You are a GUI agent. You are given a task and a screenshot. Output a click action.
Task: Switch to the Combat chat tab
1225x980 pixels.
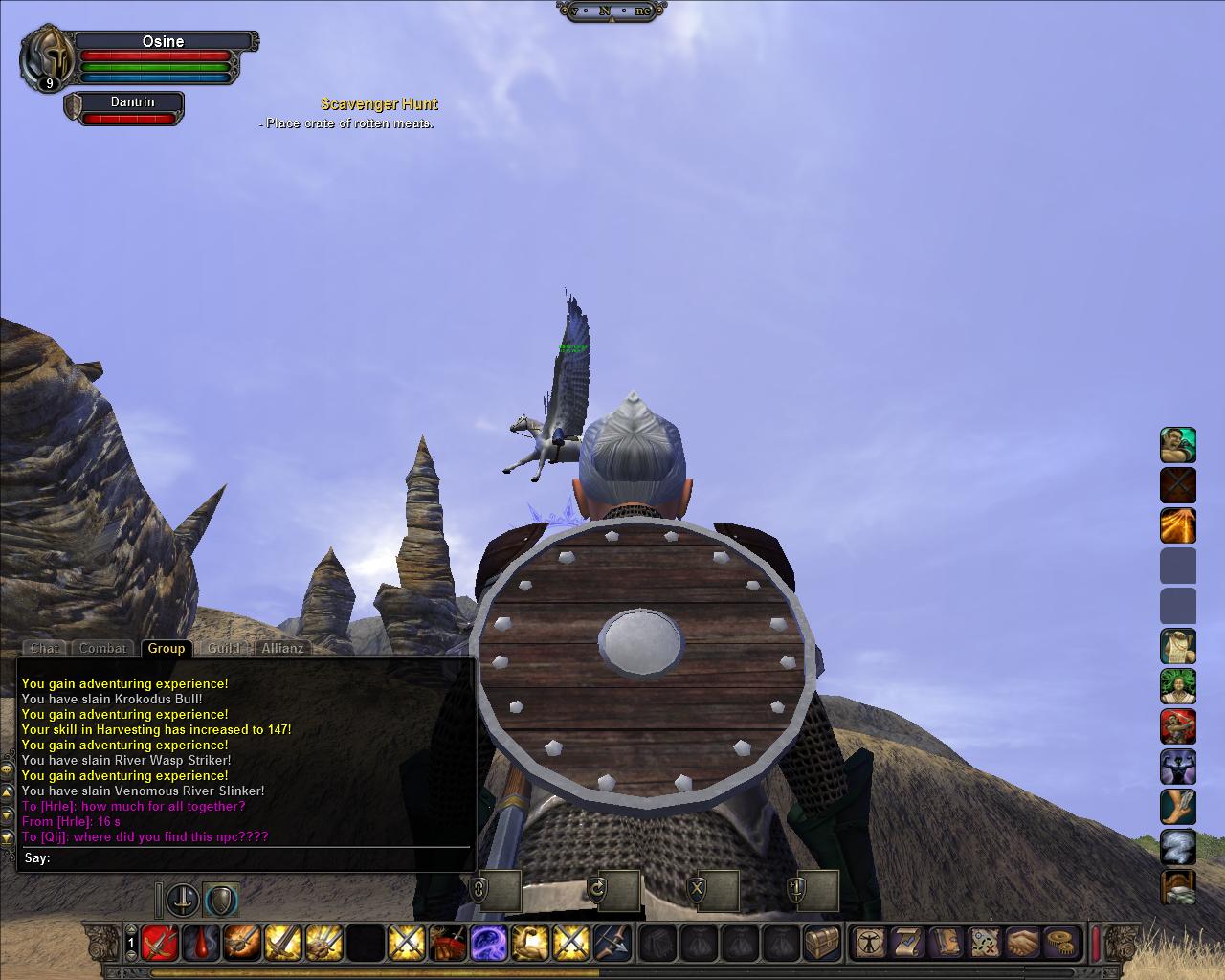click(x=102, y=648)
